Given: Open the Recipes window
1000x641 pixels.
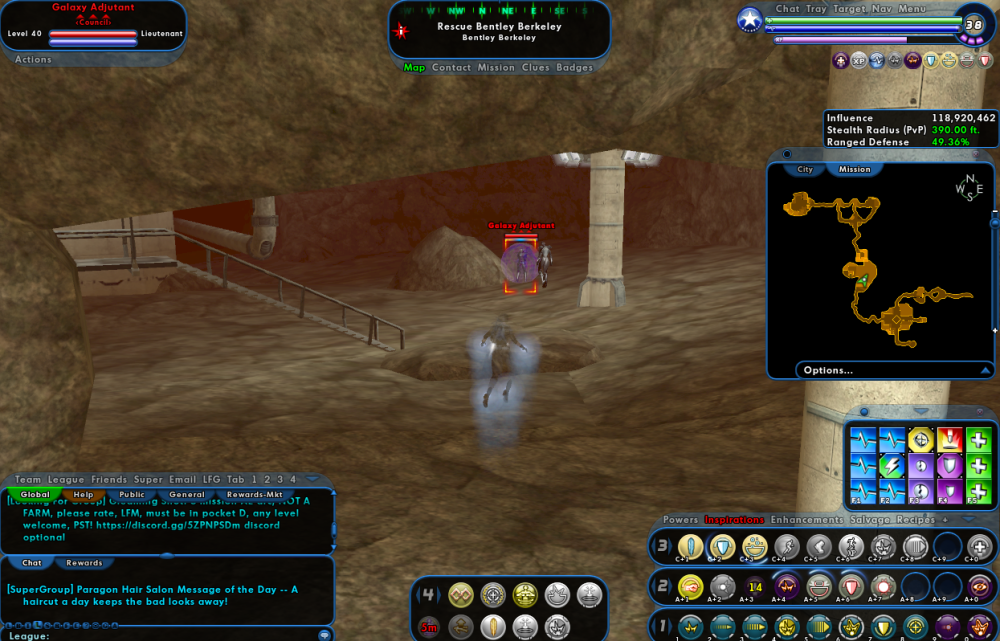Looking at the screenshot, I should (x=915, y=520).
